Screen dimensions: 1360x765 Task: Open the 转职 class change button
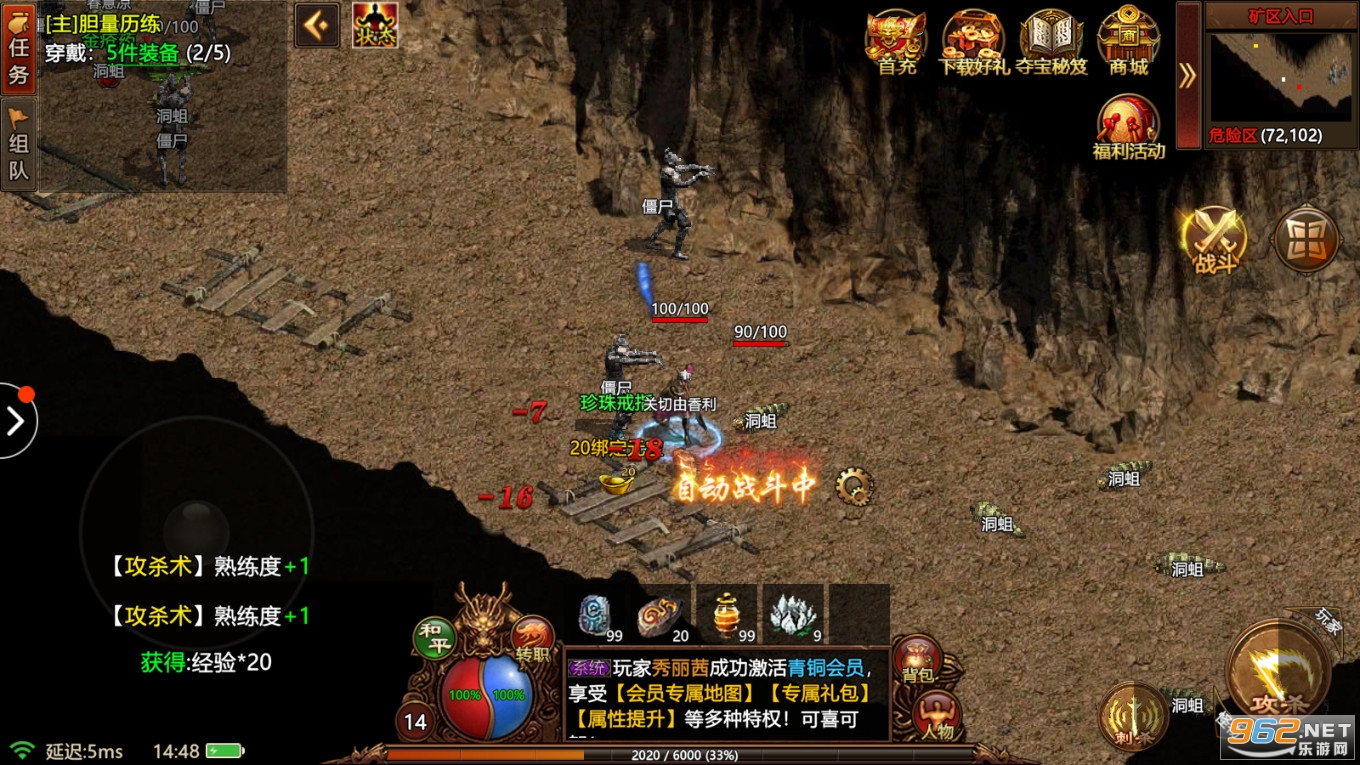coord(532,638)
